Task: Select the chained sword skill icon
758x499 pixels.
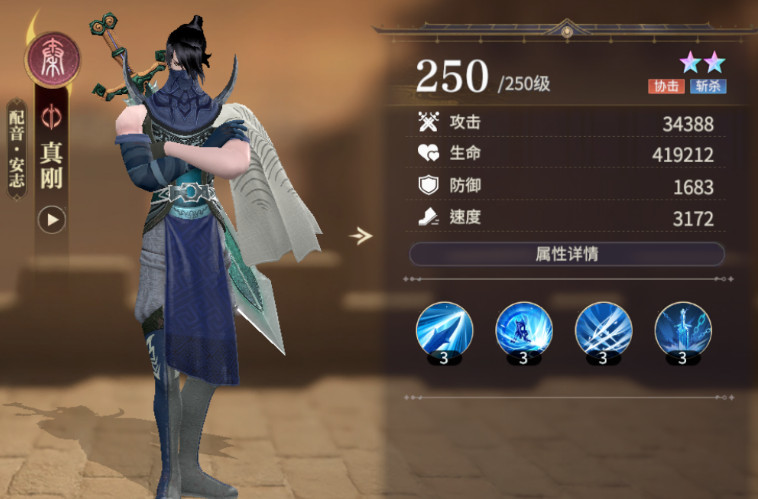Action: 683,330
